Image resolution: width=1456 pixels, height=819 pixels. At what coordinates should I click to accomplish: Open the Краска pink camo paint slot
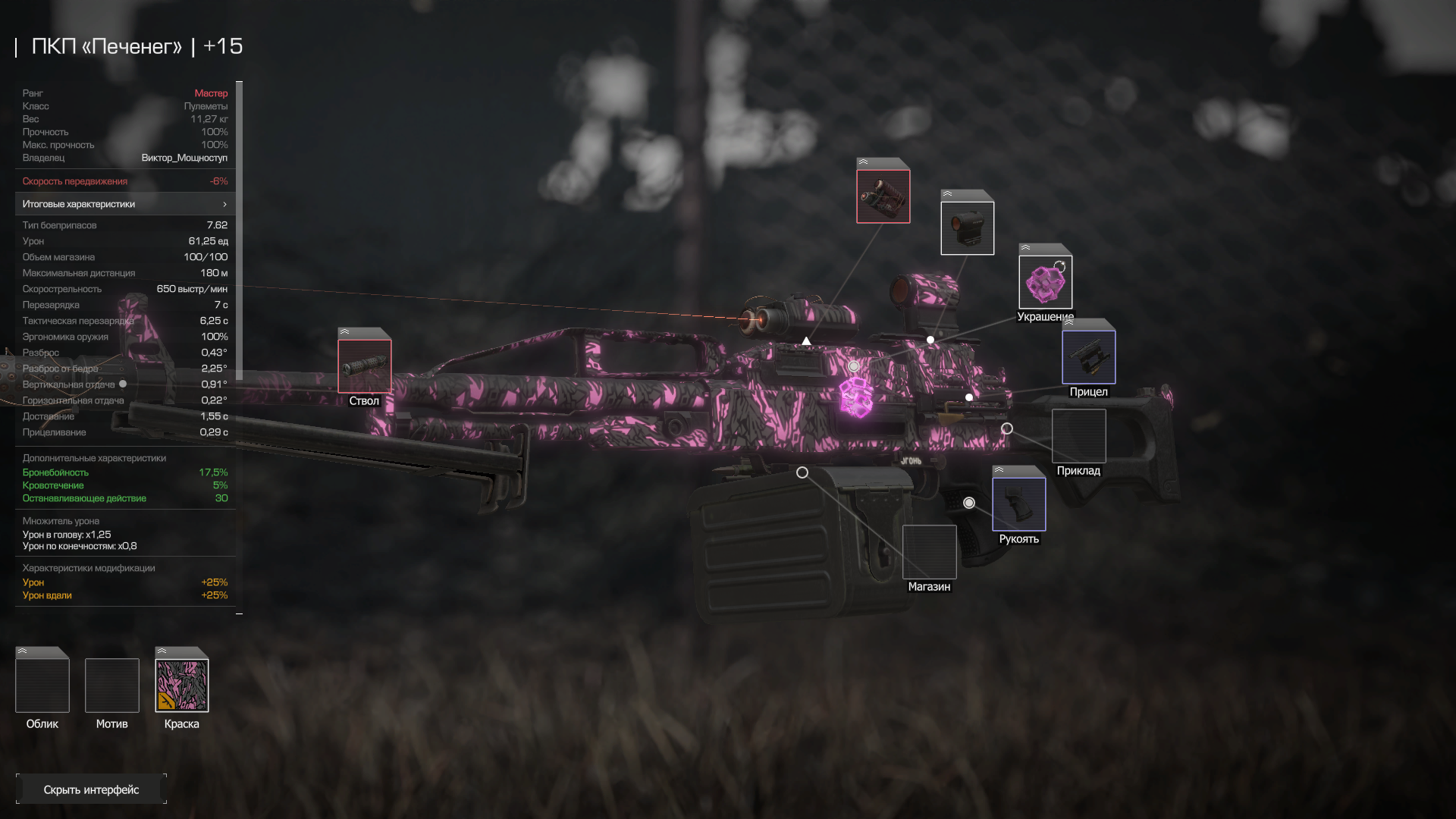click(182, 686)
